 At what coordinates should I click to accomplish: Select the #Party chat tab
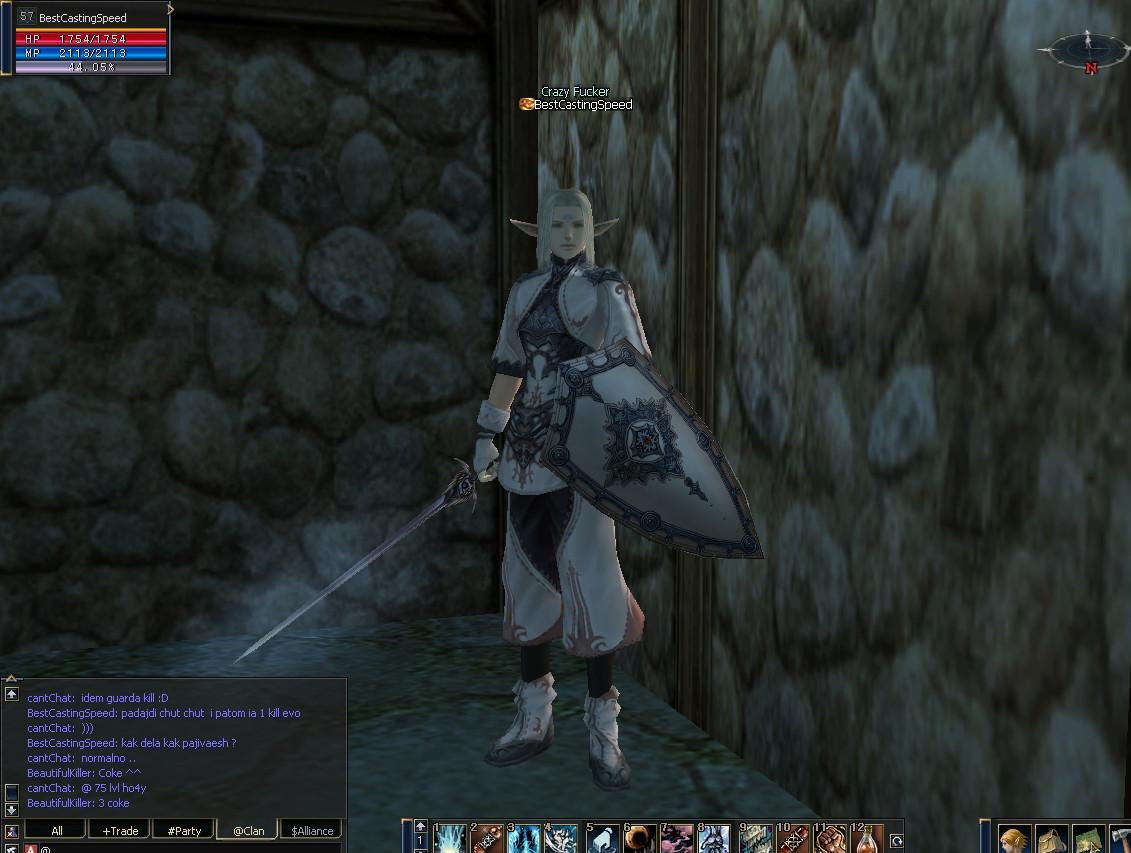[184, 830]
